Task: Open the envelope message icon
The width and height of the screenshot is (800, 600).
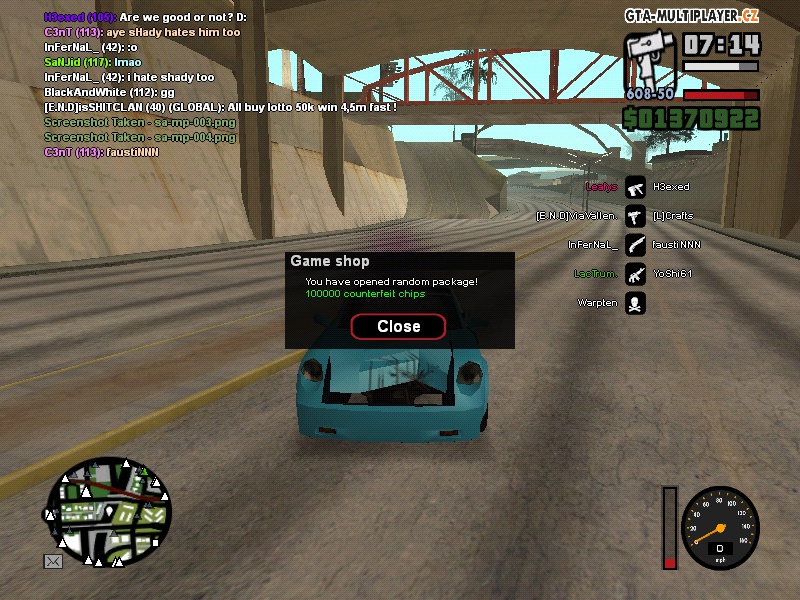Action: 53,562
